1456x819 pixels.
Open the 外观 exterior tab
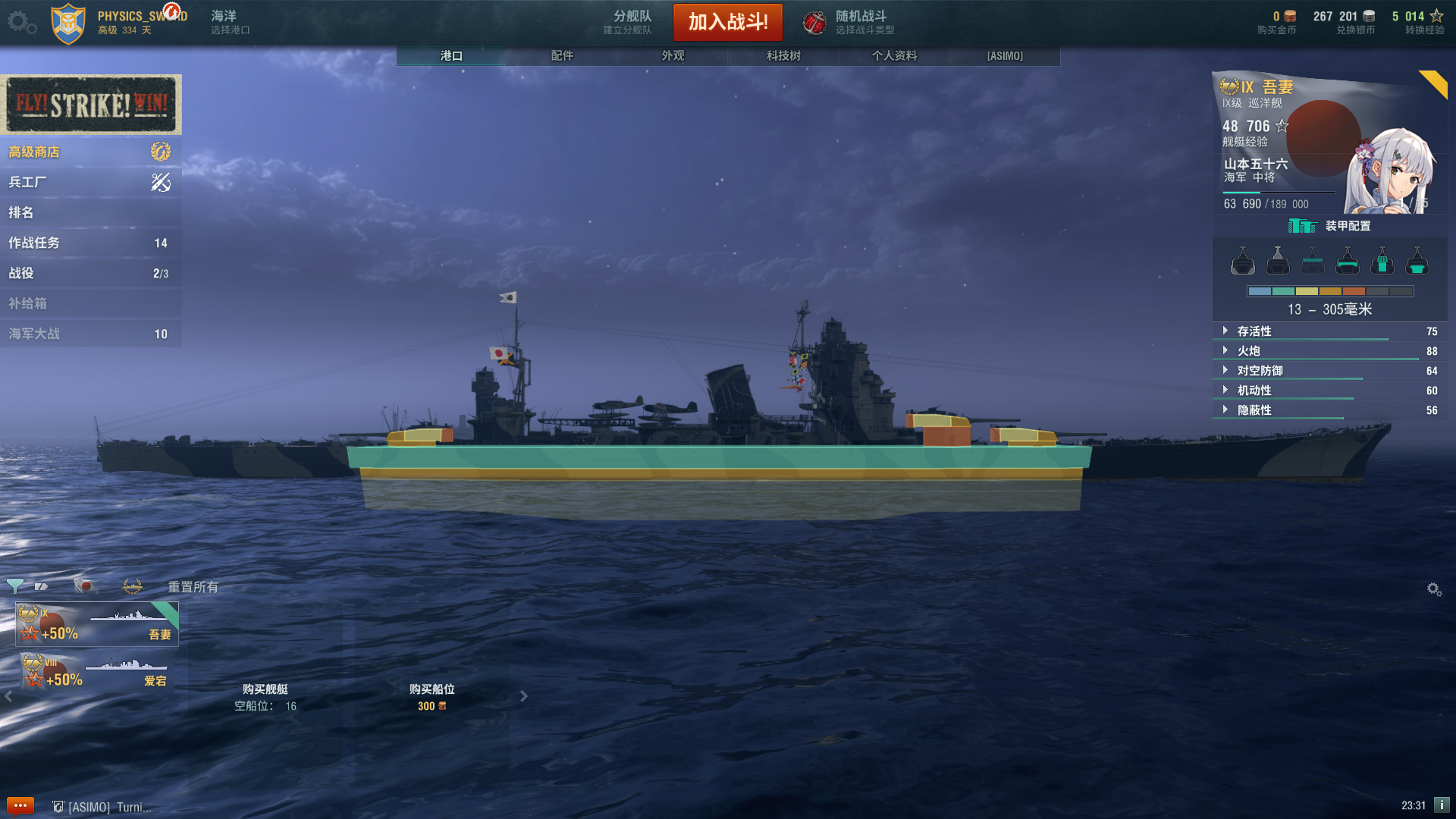(x=673, y=55)
